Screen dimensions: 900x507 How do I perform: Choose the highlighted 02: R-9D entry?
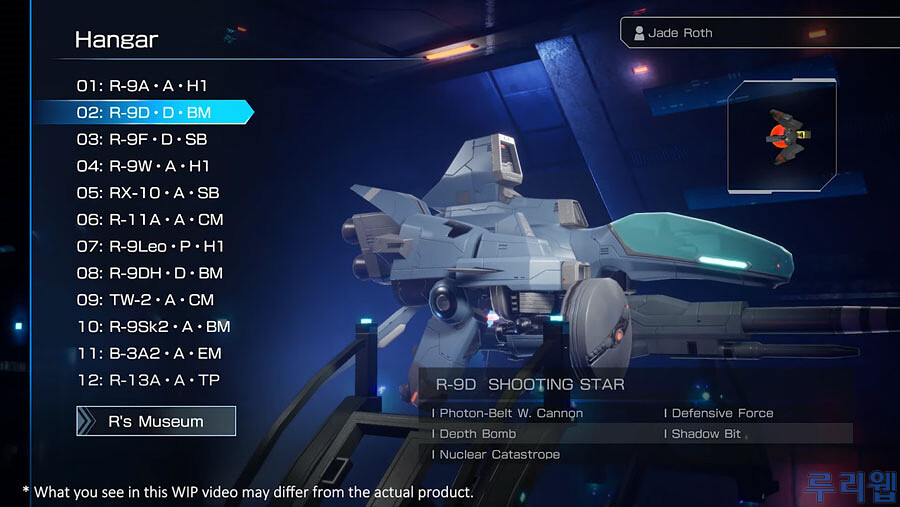point(143,112)
